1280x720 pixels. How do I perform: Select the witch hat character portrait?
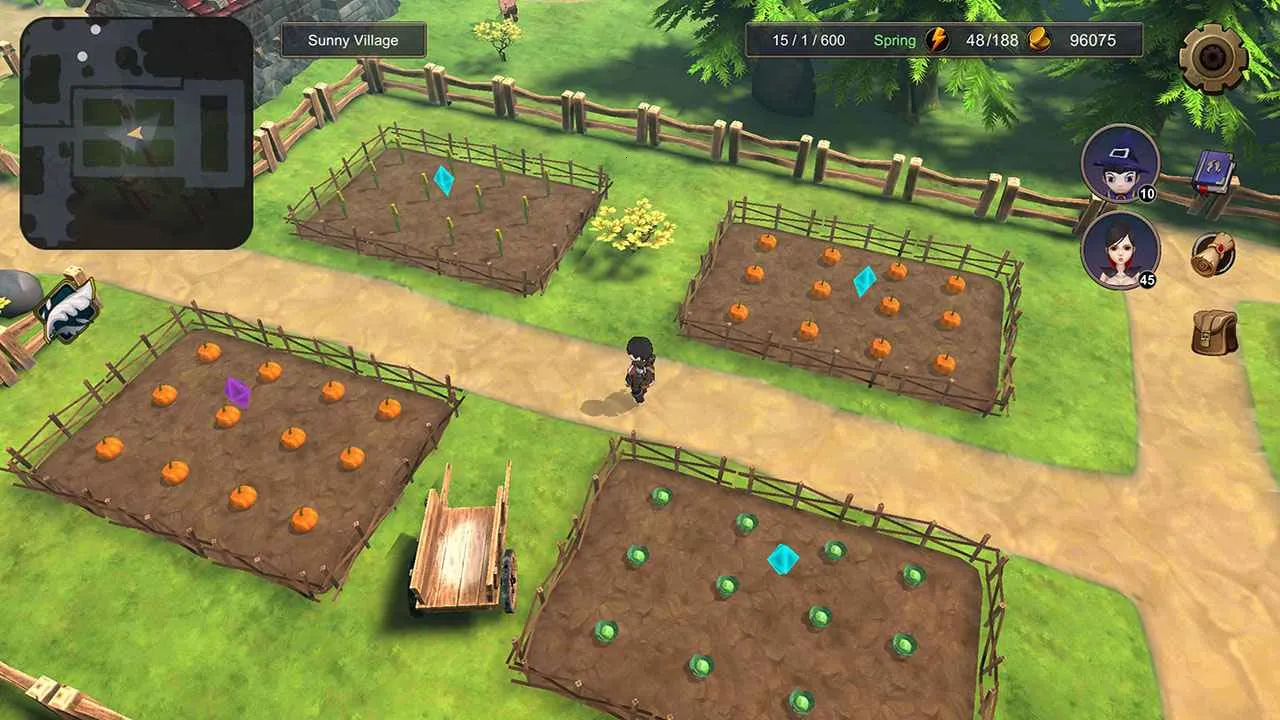click(x=1120, y=163)
